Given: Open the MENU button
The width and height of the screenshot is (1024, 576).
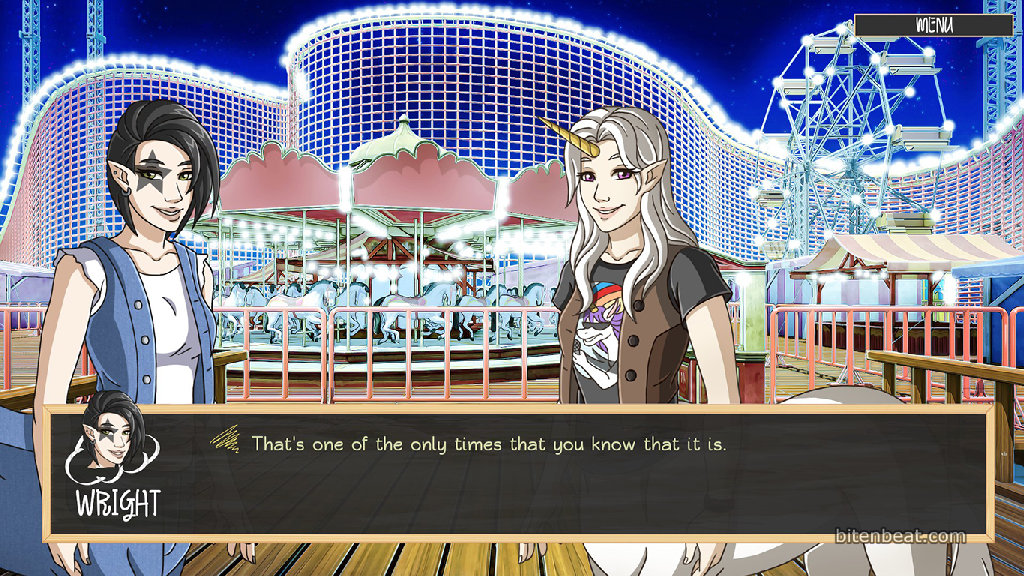Looking at the screenshot, I should [x=934, y=25].
